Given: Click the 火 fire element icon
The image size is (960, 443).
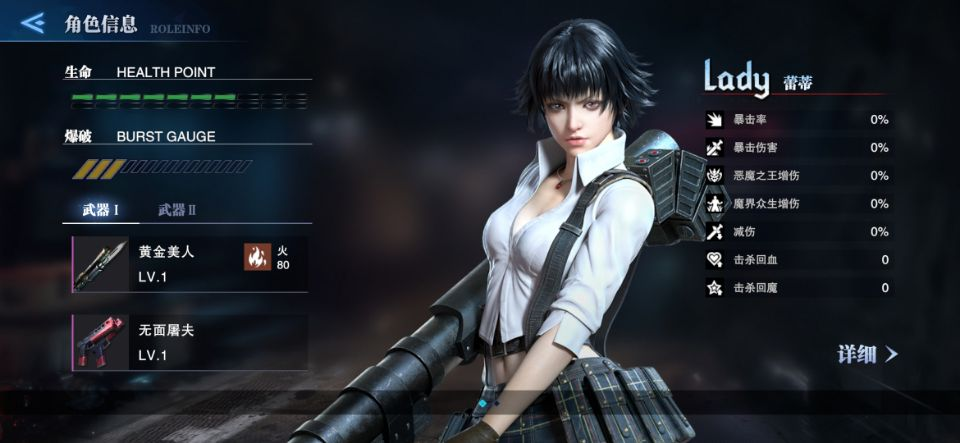Looking at the screenshot, I should click(258, 257).
